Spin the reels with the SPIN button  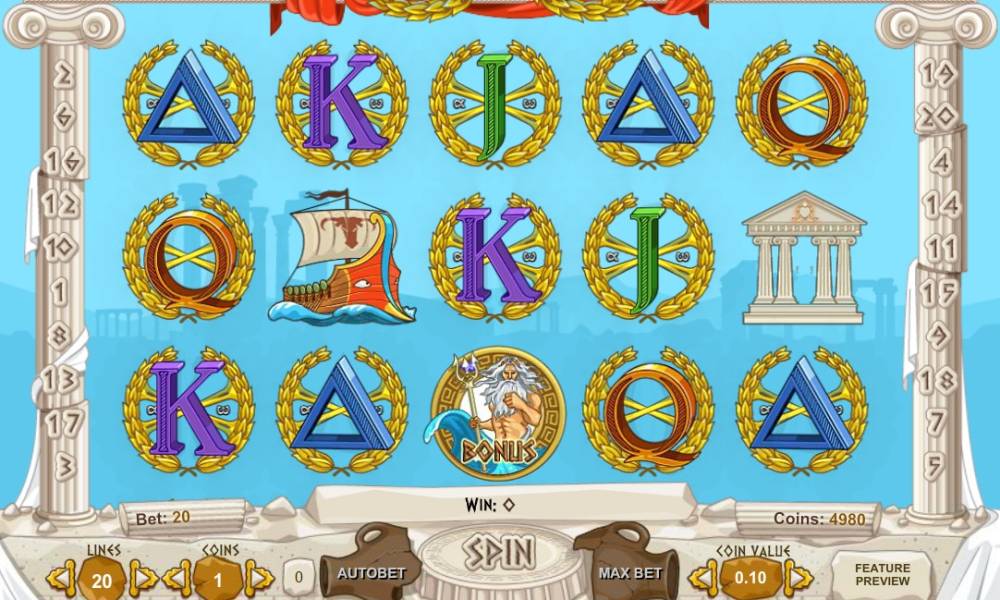click(x=497, y=552)
